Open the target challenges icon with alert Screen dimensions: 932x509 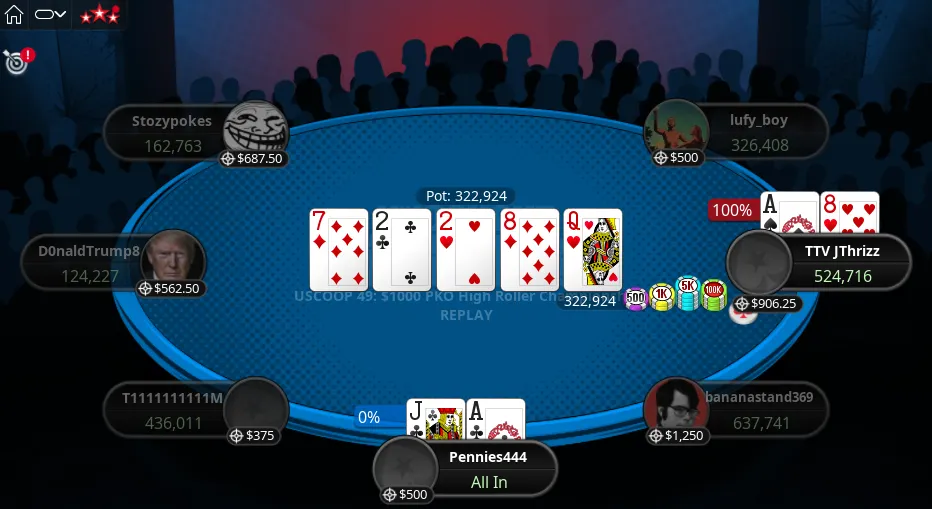coord(15,62)
